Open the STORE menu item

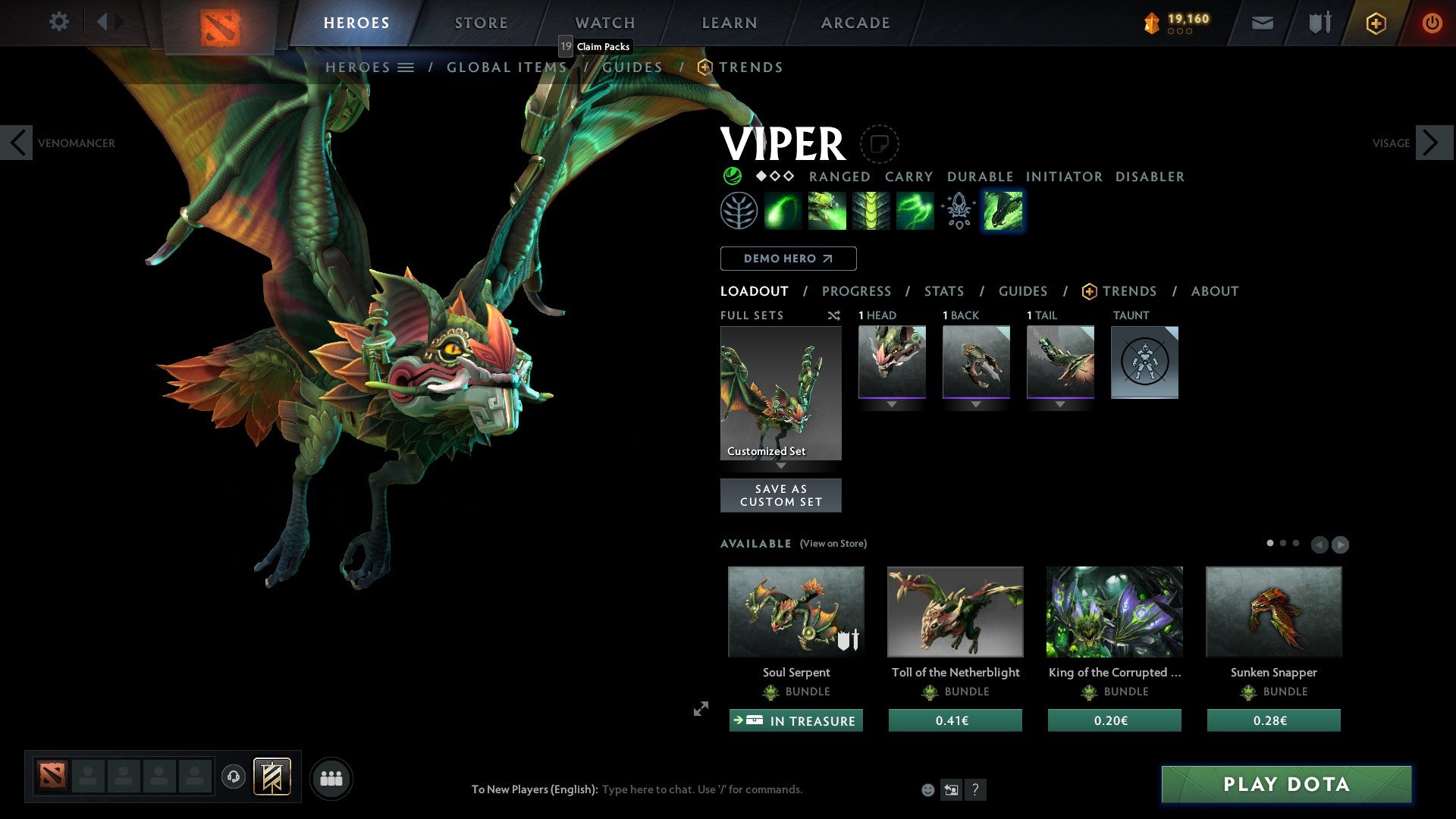click(x=480, y=22)
